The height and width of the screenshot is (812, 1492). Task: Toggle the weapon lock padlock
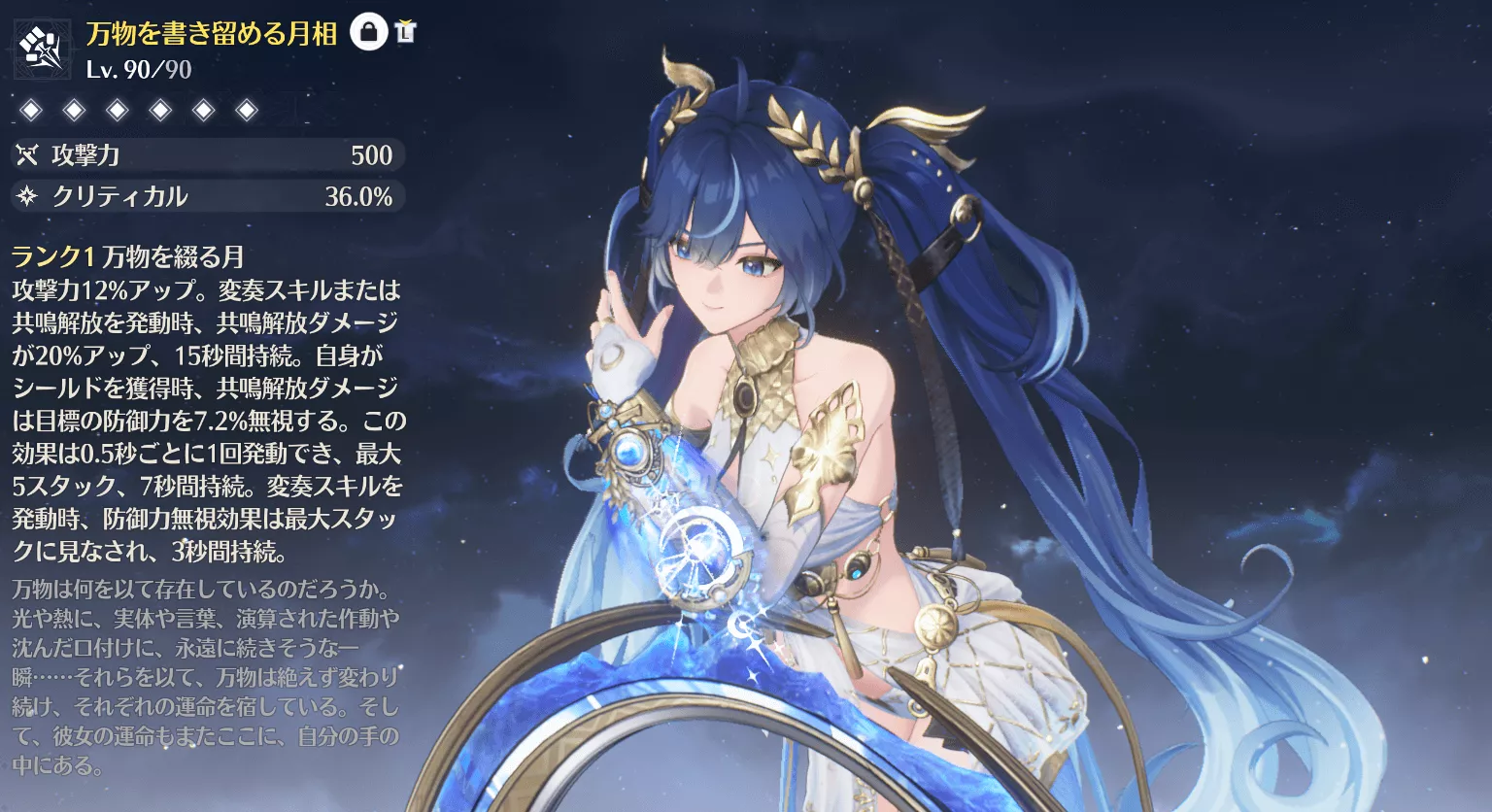click(368, 31)
